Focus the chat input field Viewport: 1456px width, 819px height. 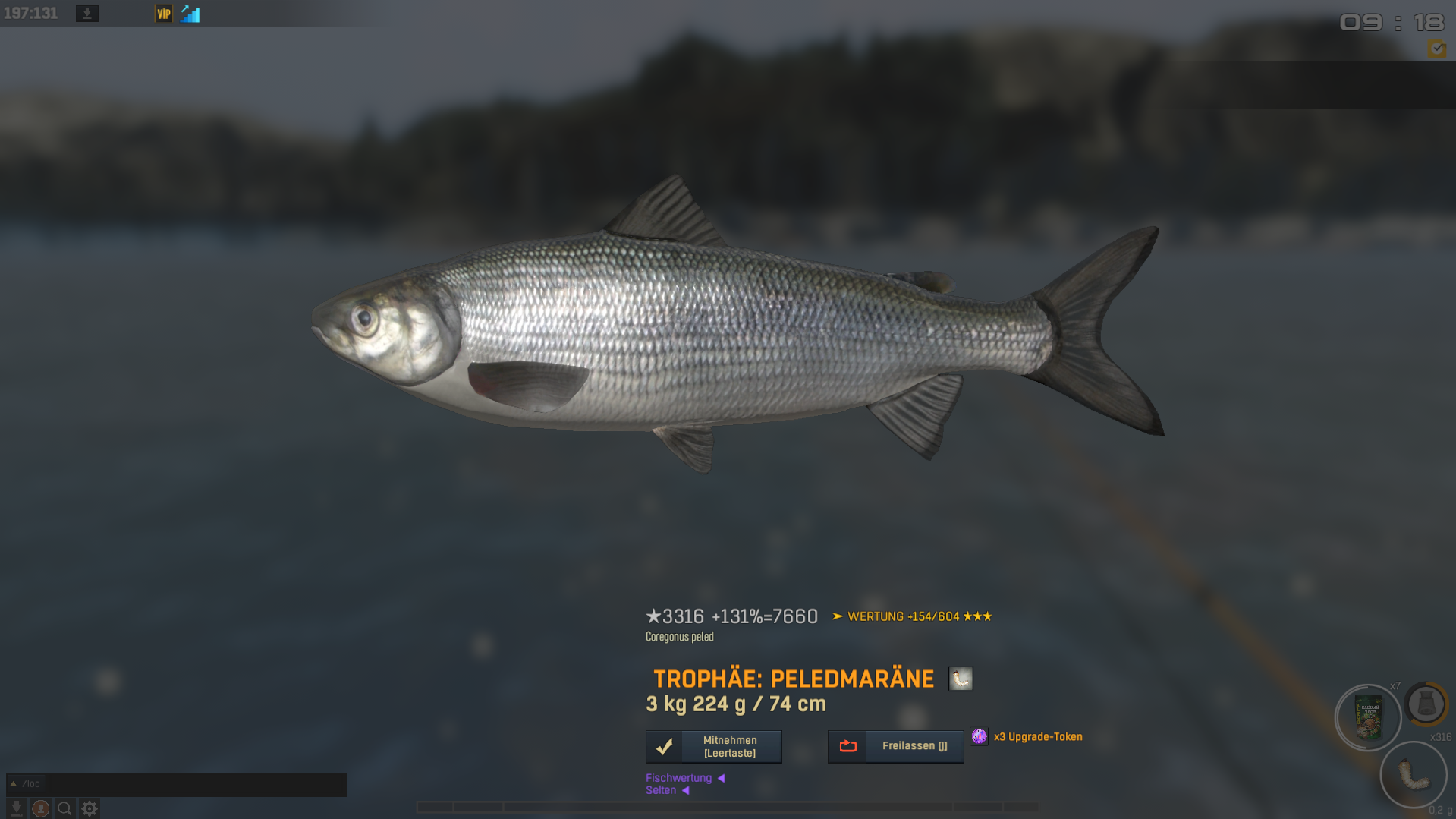(x=196, y=784)
